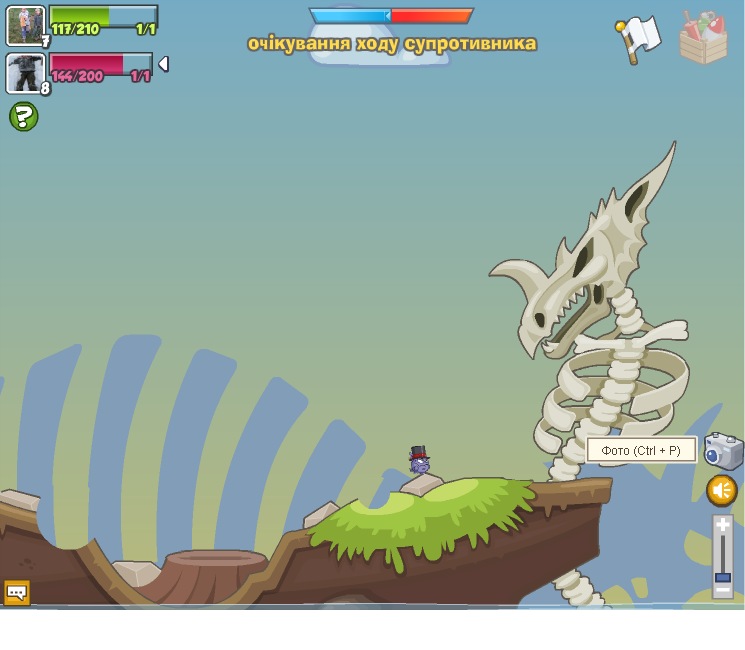
Task: Click the blue zoom slider handle
Action: pos(723,577)
